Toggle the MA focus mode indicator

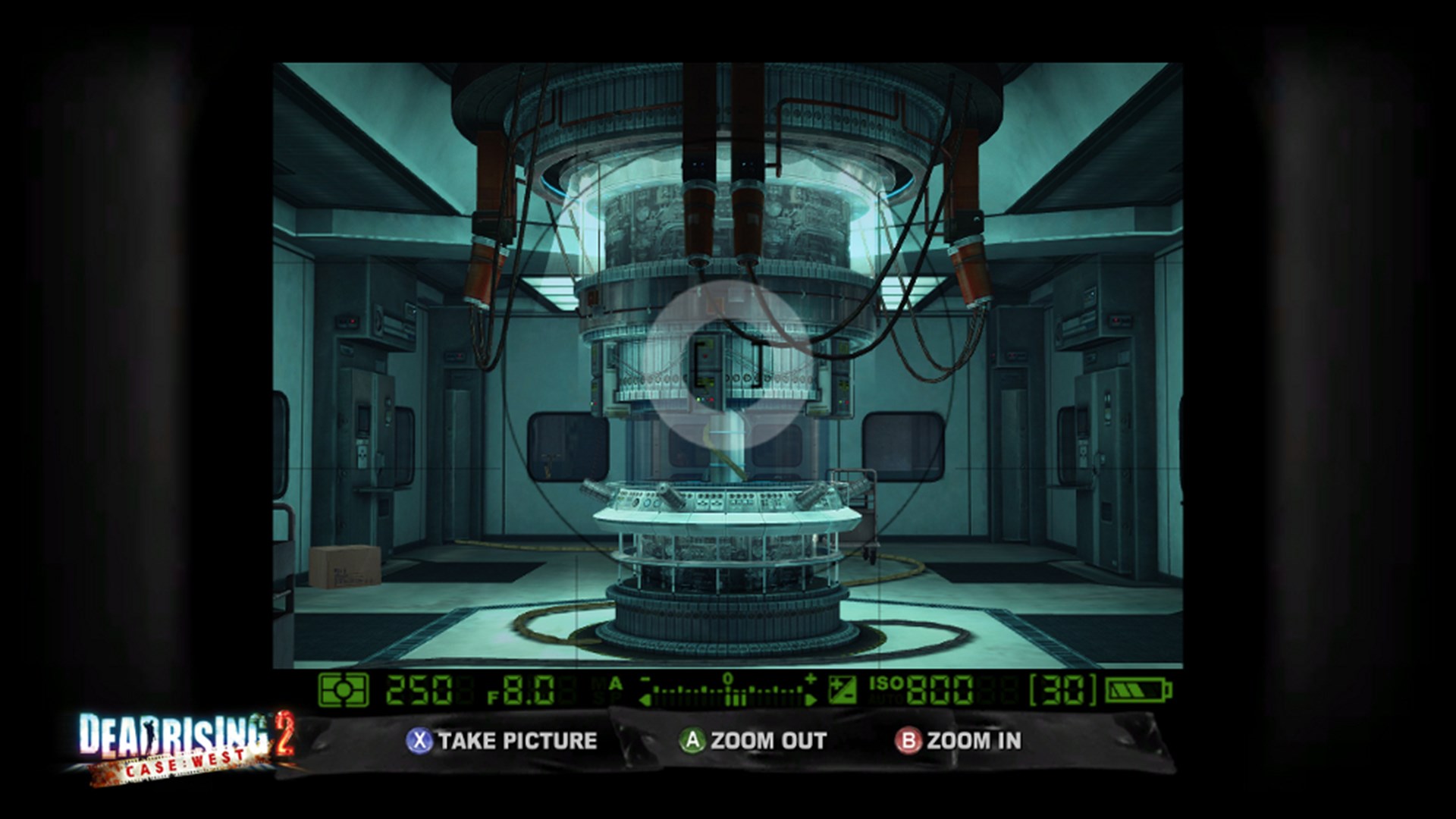click(x=607, y=682)
